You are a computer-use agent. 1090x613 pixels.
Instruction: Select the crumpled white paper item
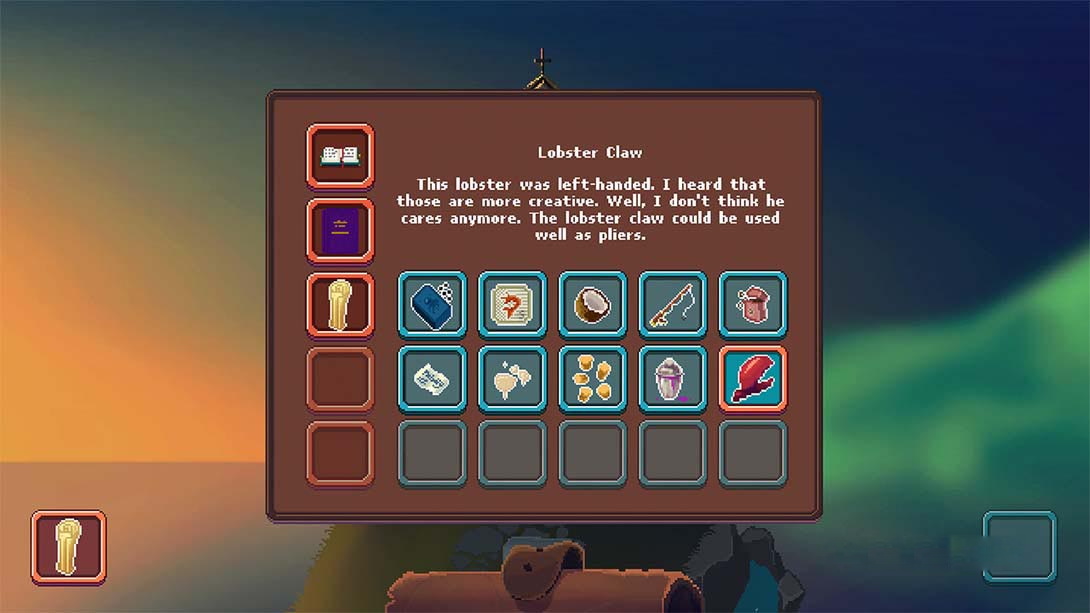432,379
